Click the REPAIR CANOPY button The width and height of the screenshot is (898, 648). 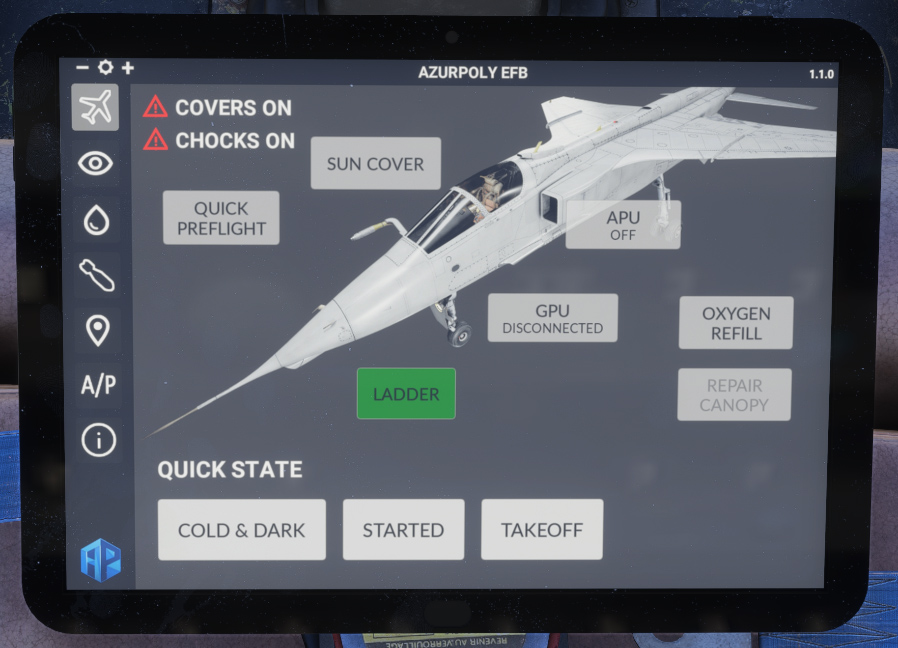[734, 395]
